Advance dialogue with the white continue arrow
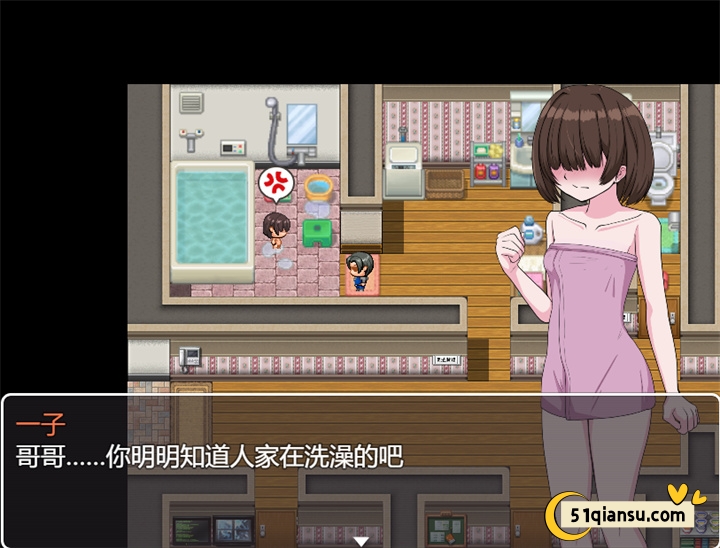 [x=361, y=540]
